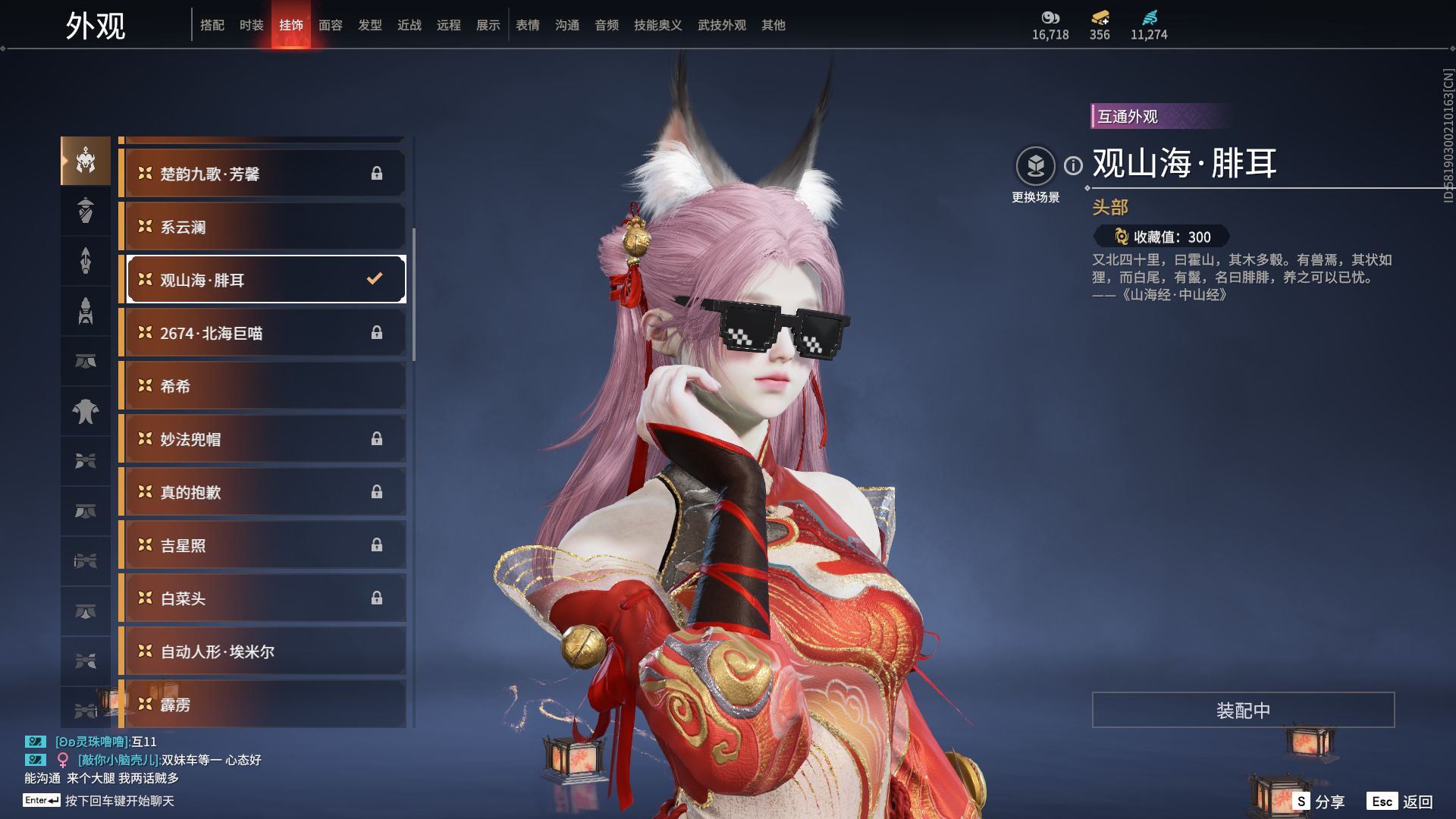Choose the 自动人形·埃米尔 accessory
The height and width of the screenshot is (819, 1456).
click(x=262, y=651)
